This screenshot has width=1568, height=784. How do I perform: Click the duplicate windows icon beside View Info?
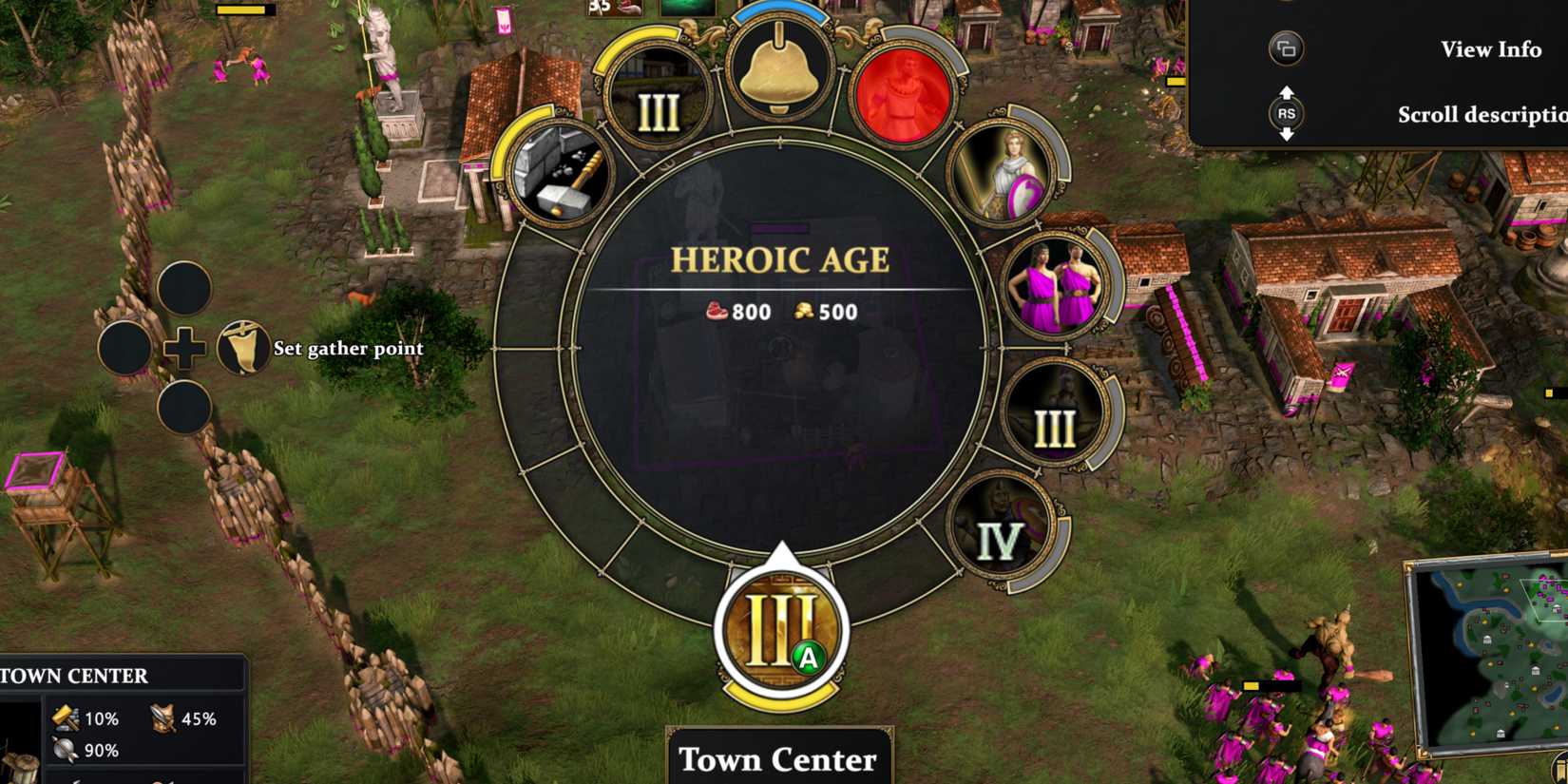1288,49
